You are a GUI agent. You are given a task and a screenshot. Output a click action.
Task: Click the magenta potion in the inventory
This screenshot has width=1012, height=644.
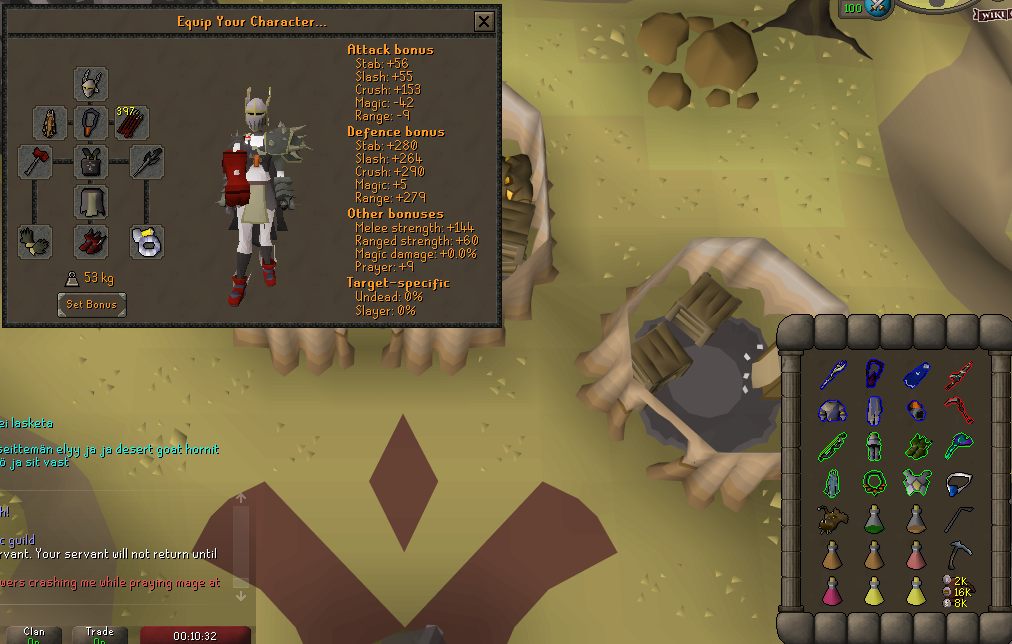tap(831, 590)
